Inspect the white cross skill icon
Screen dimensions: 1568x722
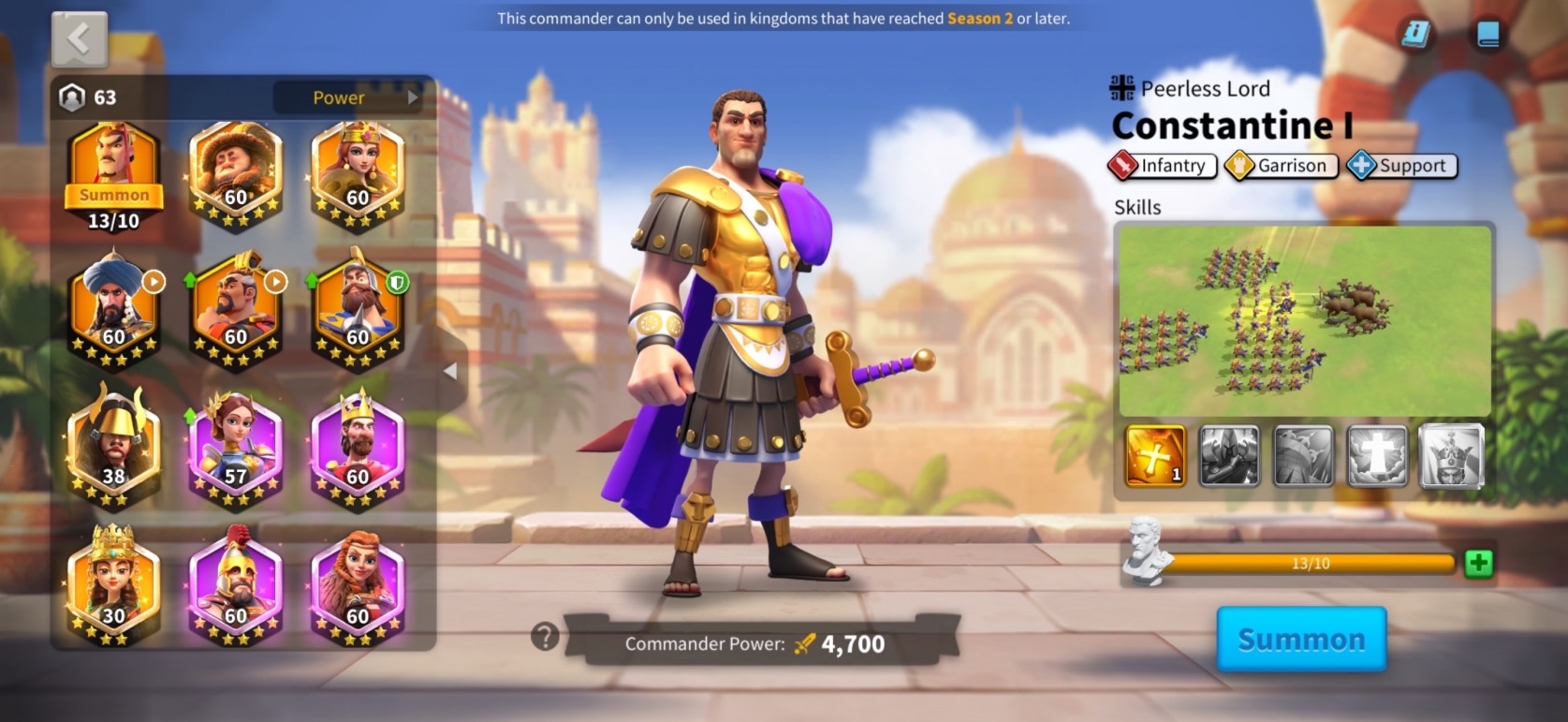coord(1377,456)
